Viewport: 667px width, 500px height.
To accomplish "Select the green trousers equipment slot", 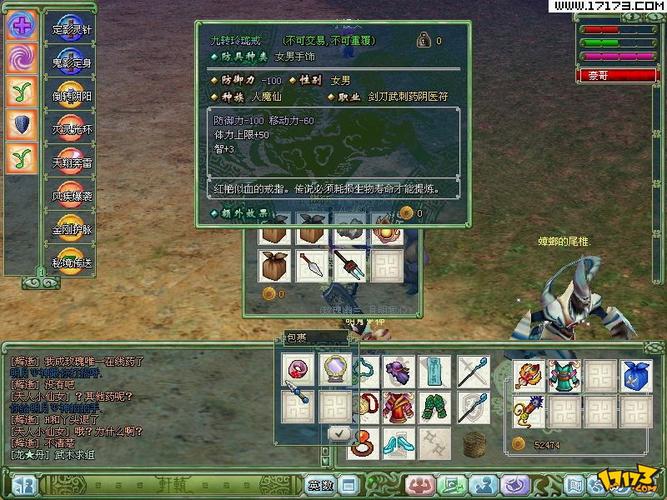I will (x=436, y=408).
